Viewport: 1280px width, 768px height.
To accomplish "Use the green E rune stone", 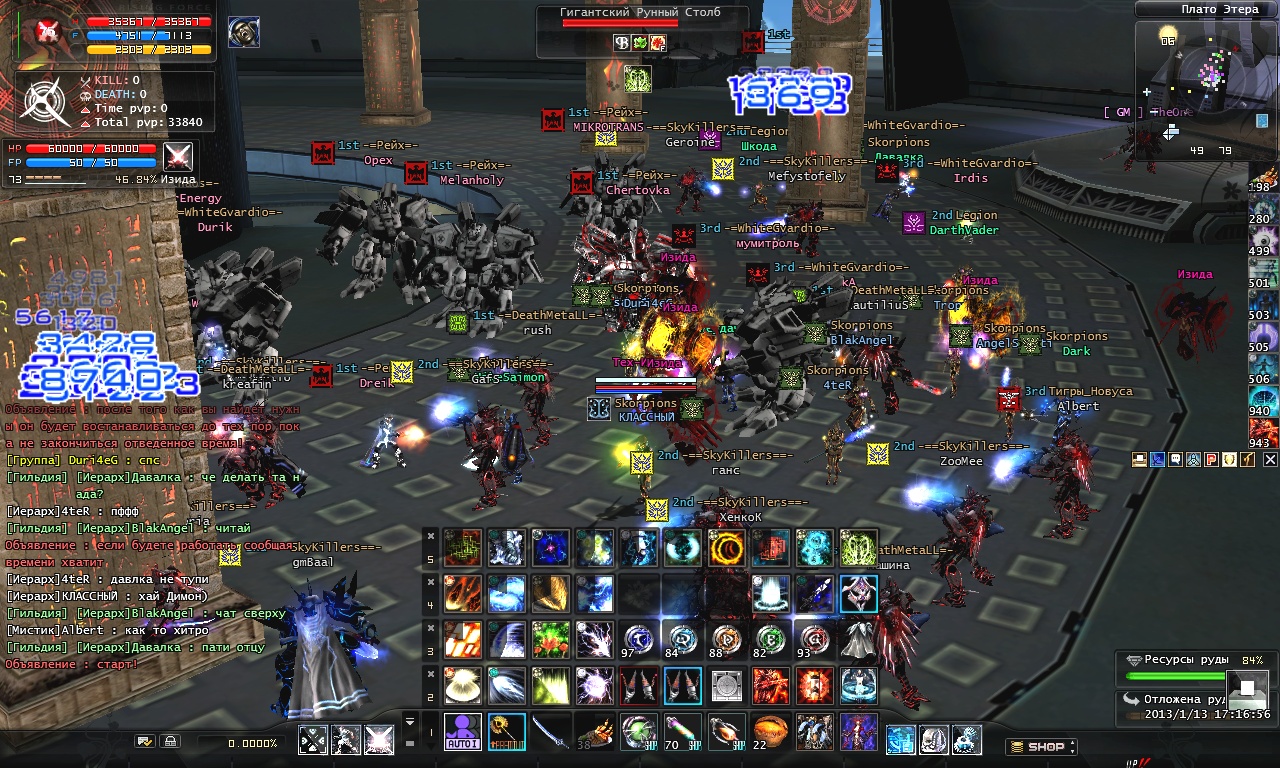I will (770, 640).
